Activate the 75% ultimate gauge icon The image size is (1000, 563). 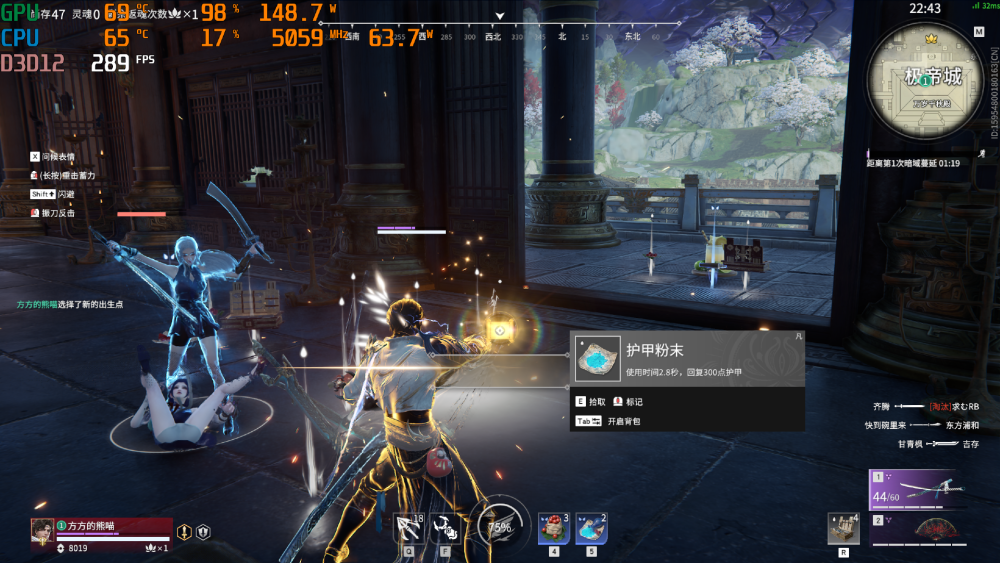tap(499, 525)
